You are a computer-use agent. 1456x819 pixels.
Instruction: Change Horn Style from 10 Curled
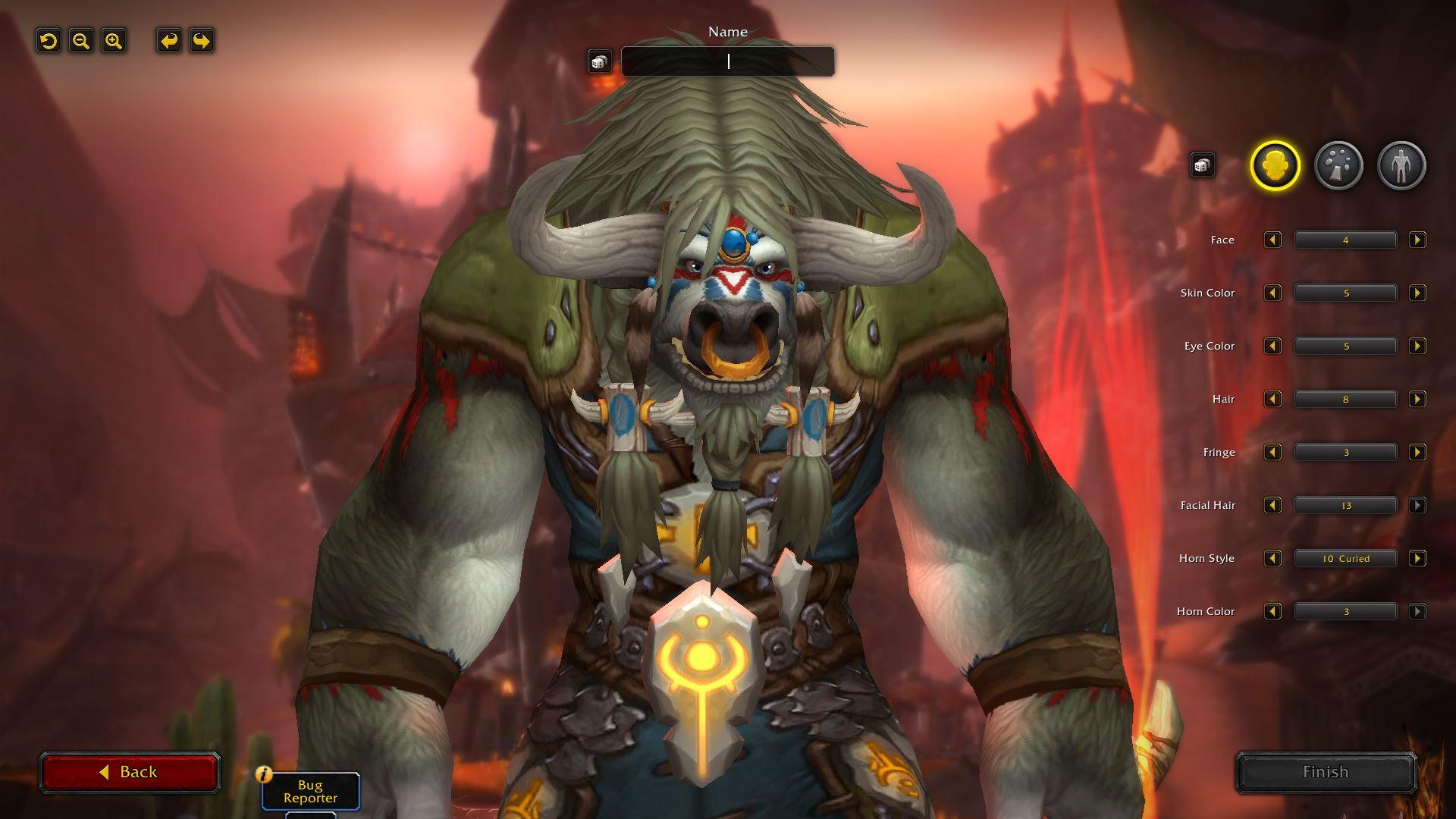[x=1417, y=558]
